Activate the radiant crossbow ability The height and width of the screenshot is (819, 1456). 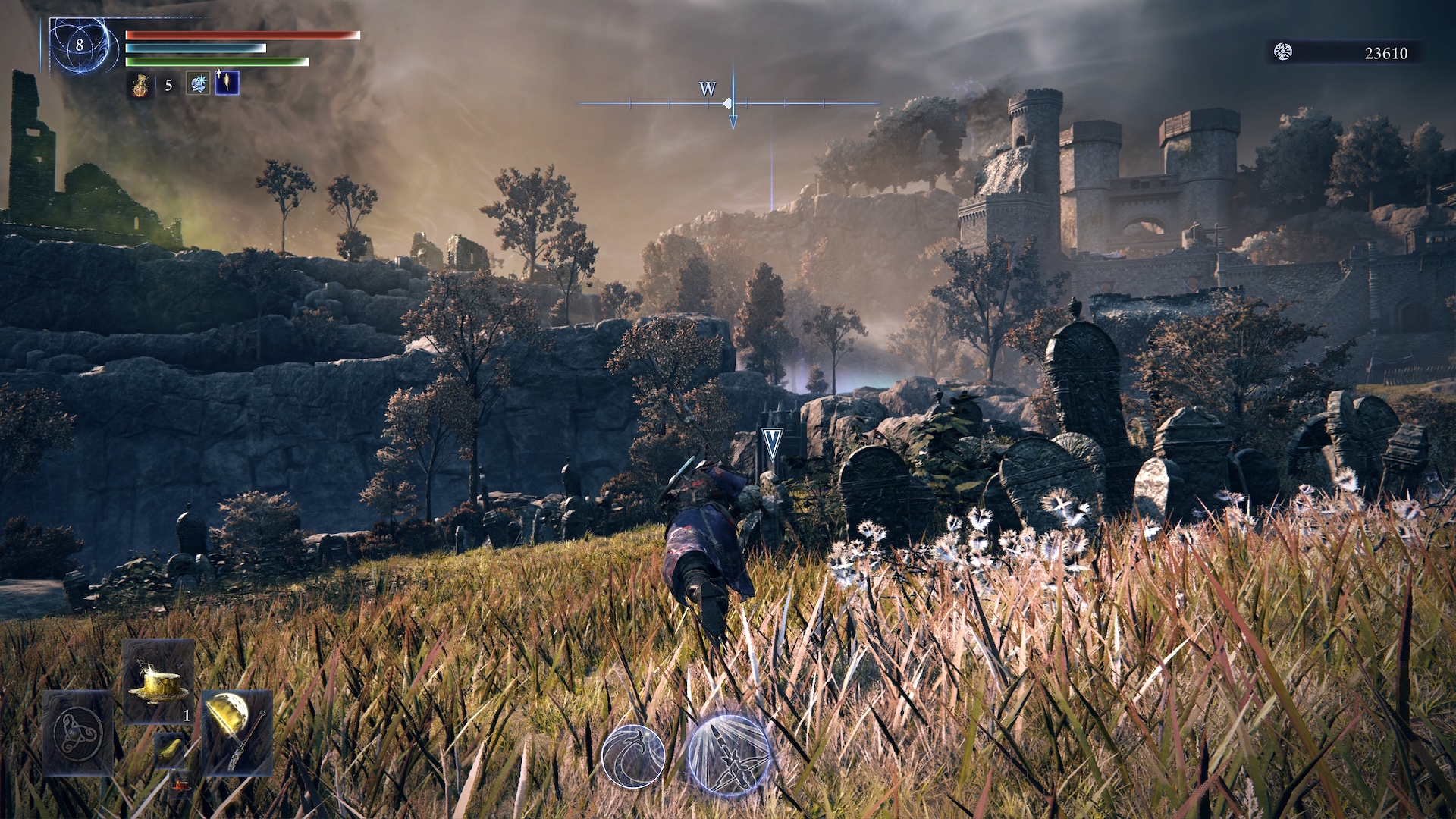coord(729,755)
